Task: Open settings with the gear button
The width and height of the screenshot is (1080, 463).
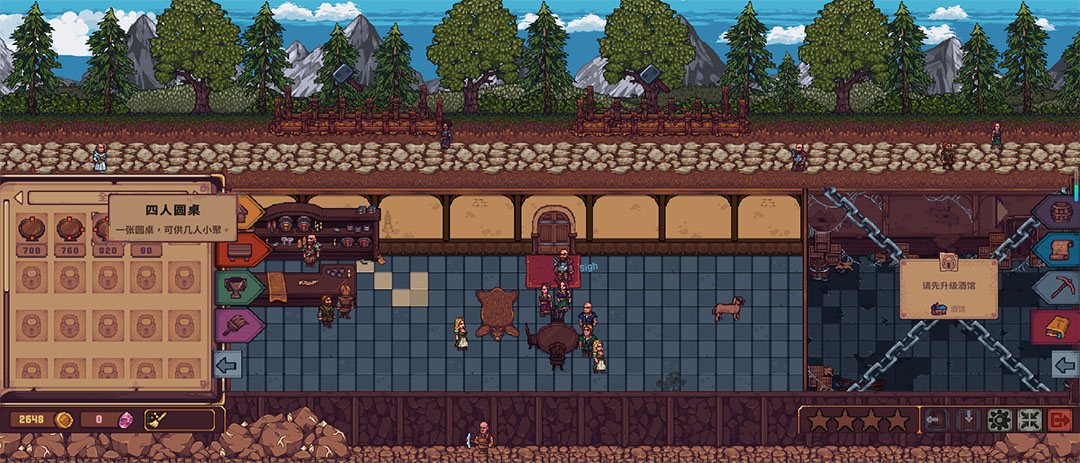Action: (999, 420)
